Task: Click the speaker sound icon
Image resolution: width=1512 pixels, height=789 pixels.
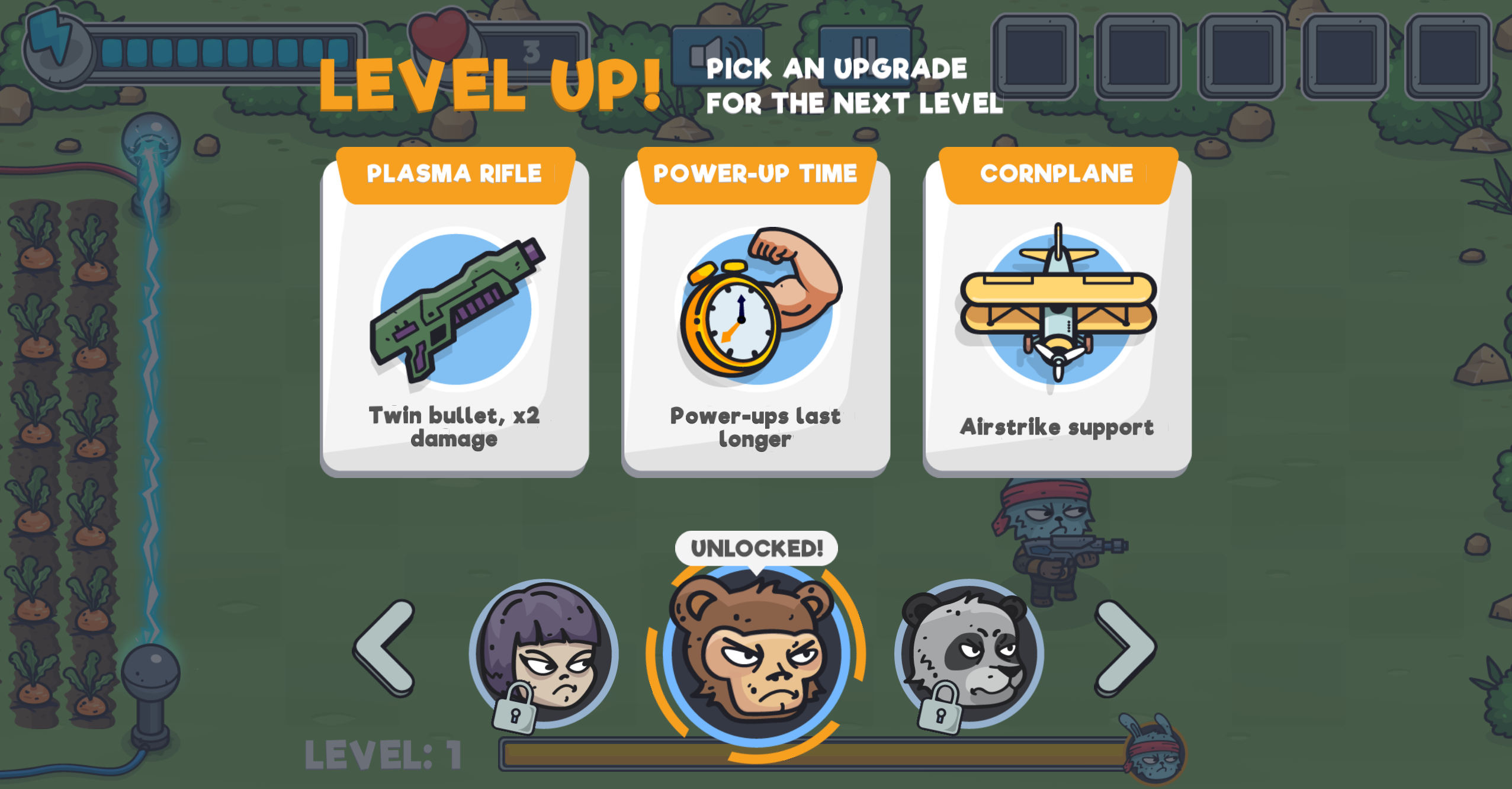Action: [x=718, y=56]
